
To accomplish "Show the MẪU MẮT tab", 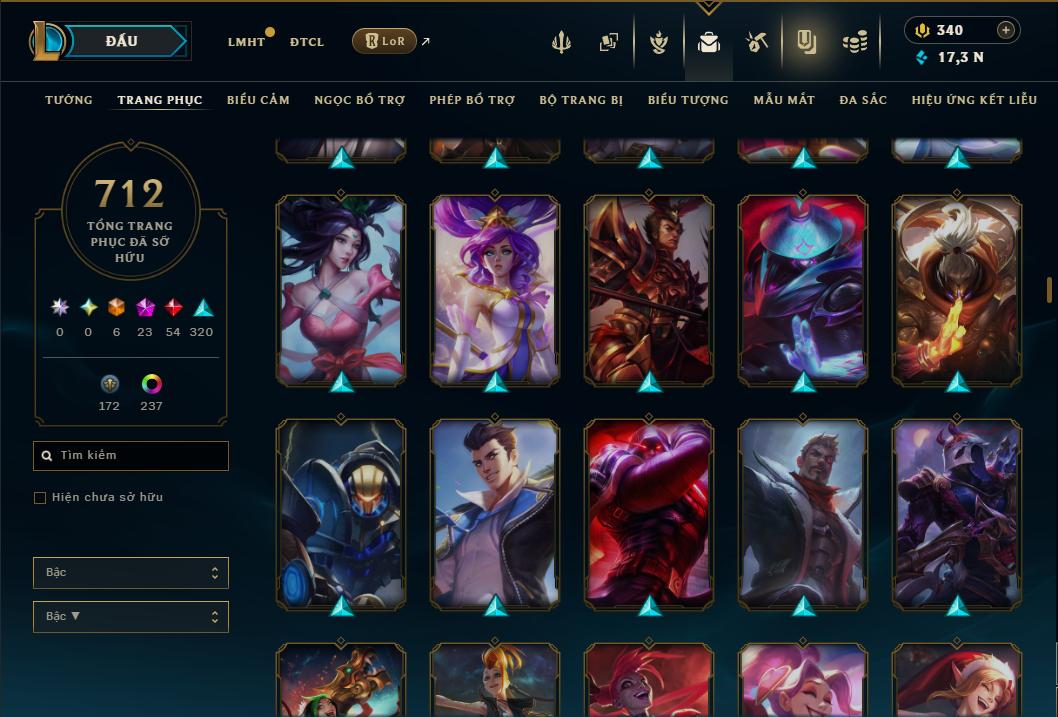I will (784, 100).
